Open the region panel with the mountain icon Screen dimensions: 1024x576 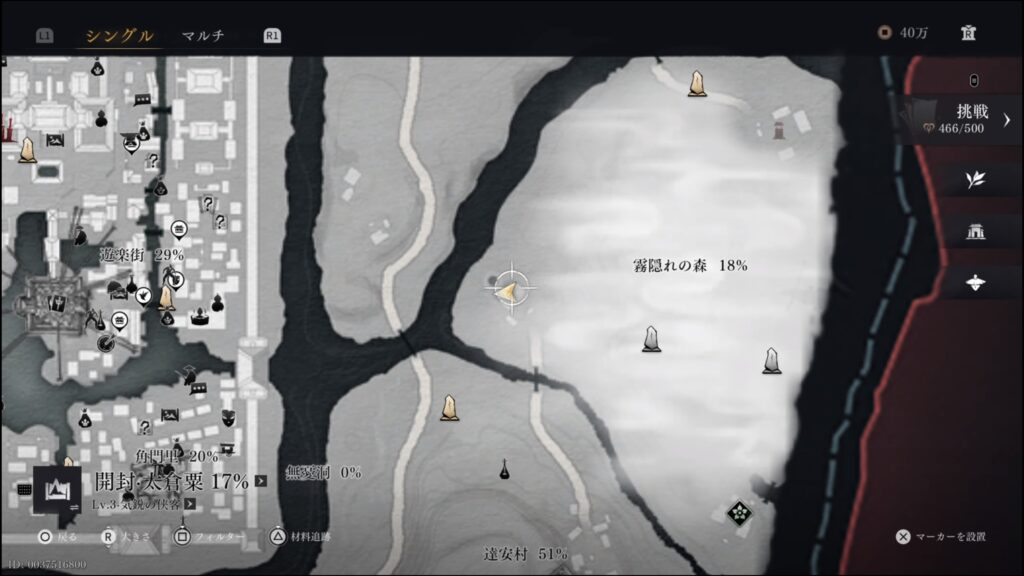point(57,489)
